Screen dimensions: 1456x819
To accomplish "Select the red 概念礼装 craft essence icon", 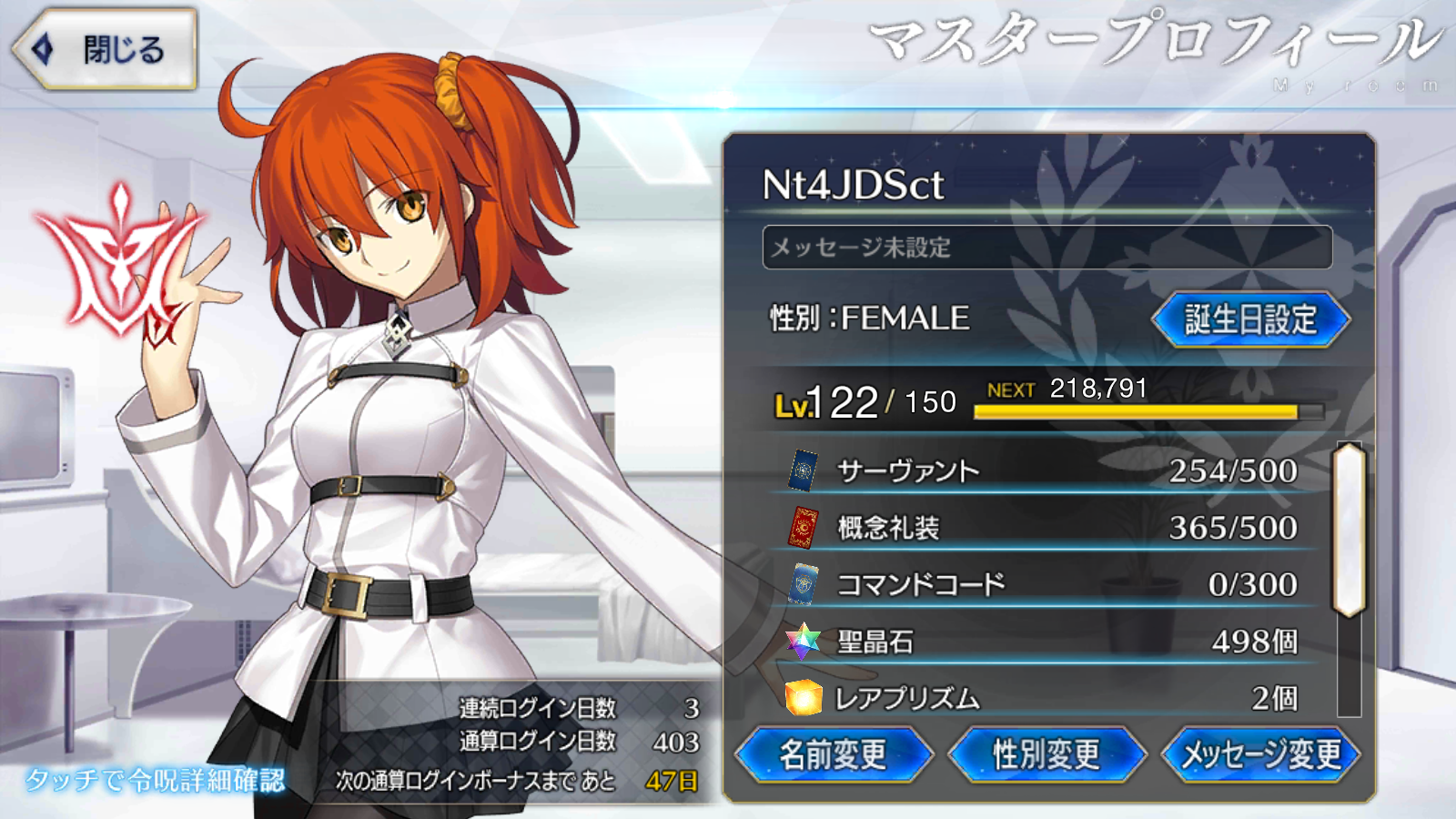I will [x=804, y=528].
